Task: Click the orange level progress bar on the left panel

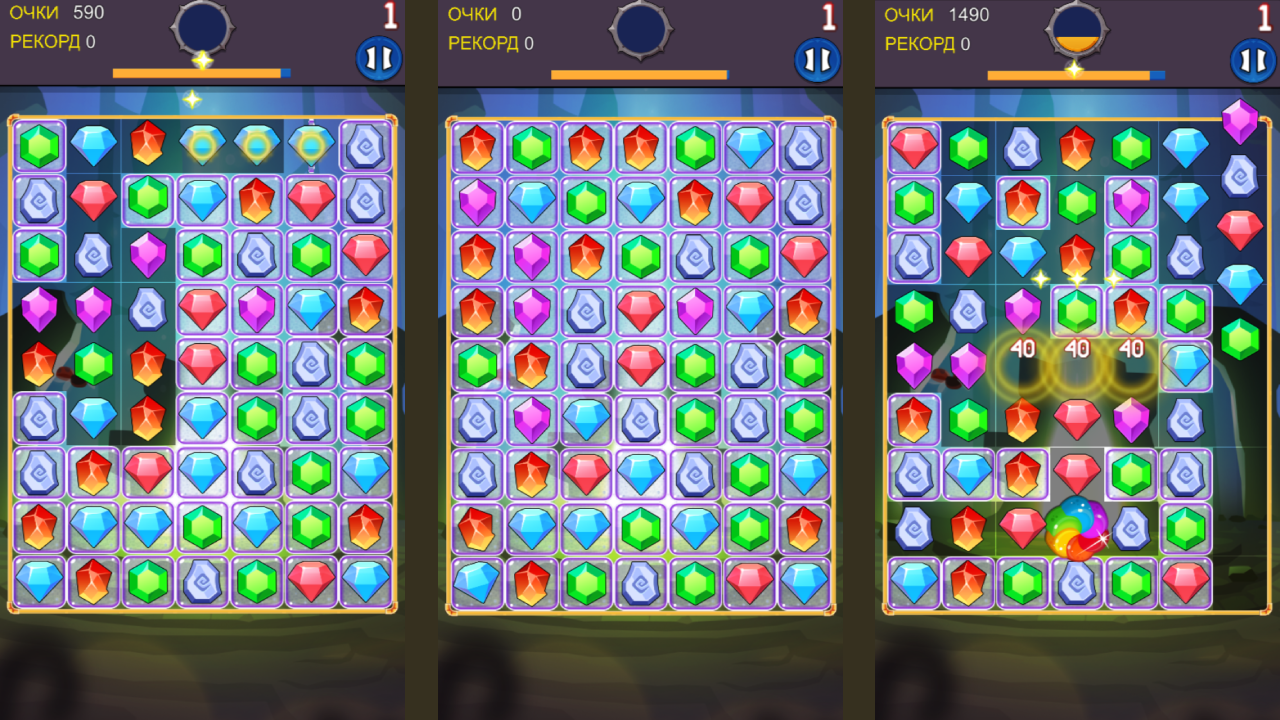Action: pos(197,71)
